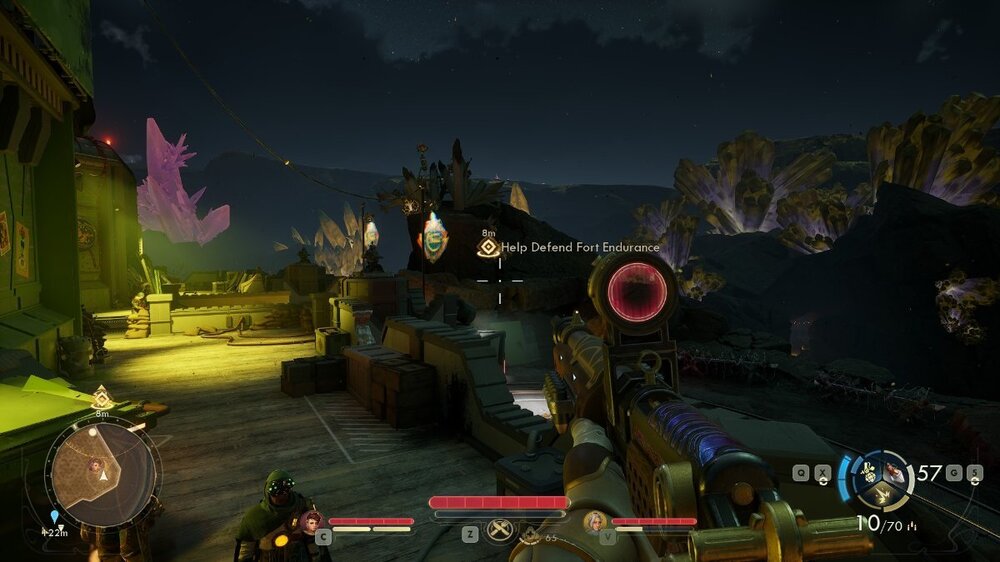Click the blonde companion portrait

pos(594,520)
